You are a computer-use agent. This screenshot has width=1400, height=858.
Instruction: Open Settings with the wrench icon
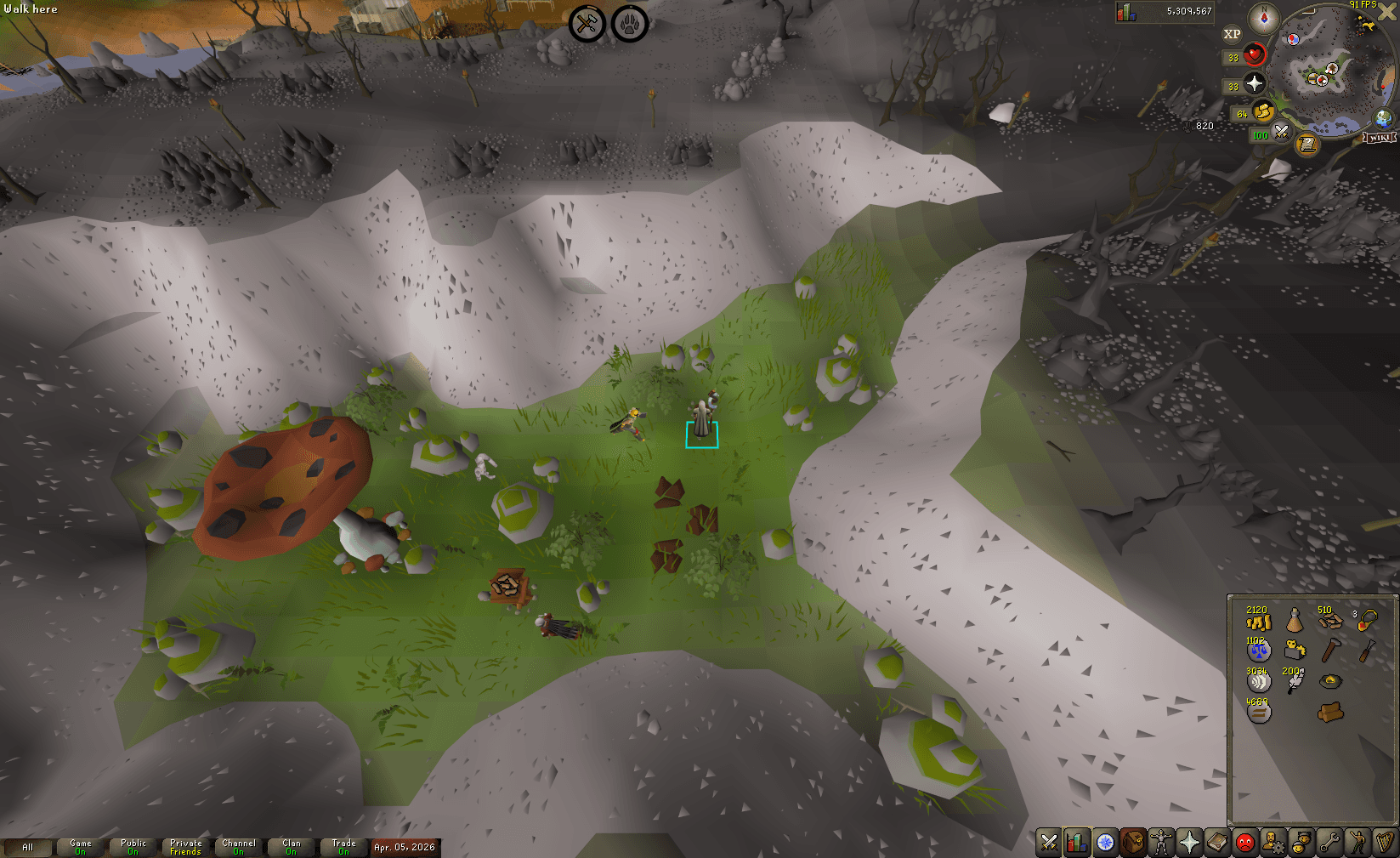click(x=1328, y=843)
